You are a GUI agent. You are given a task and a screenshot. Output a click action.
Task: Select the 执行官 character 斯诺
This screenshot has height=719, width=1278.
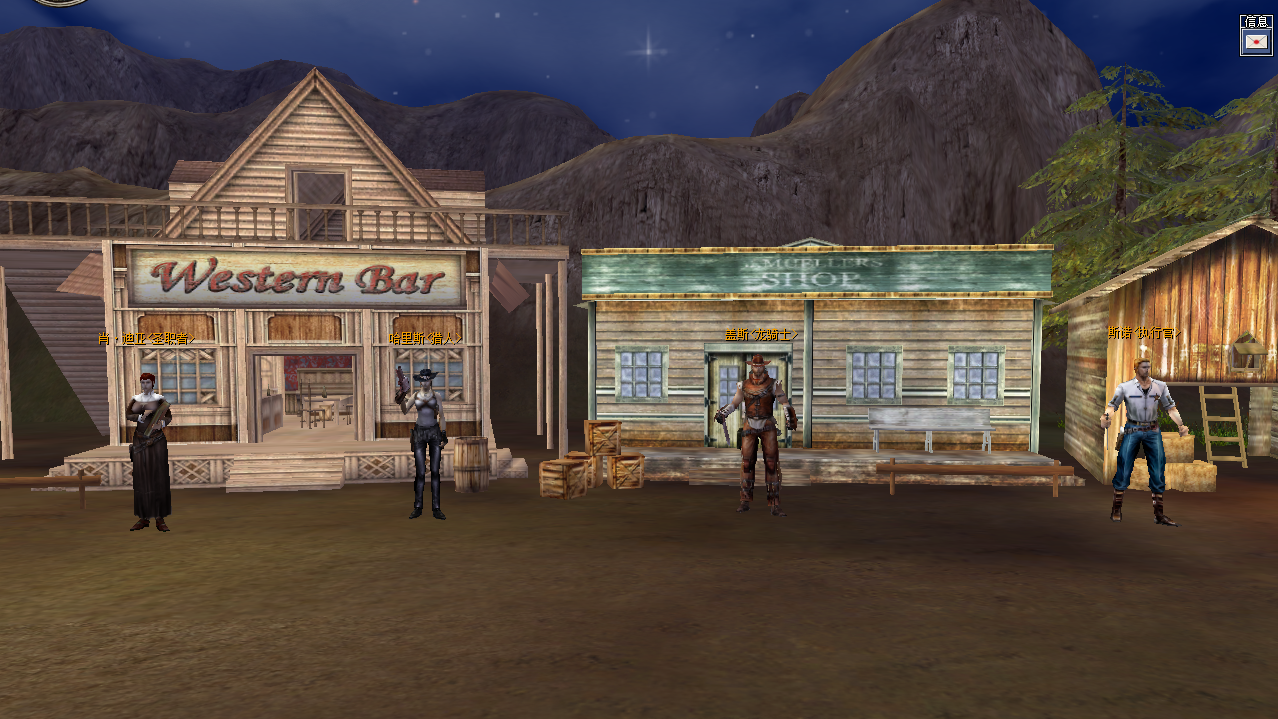point(1142,440)
